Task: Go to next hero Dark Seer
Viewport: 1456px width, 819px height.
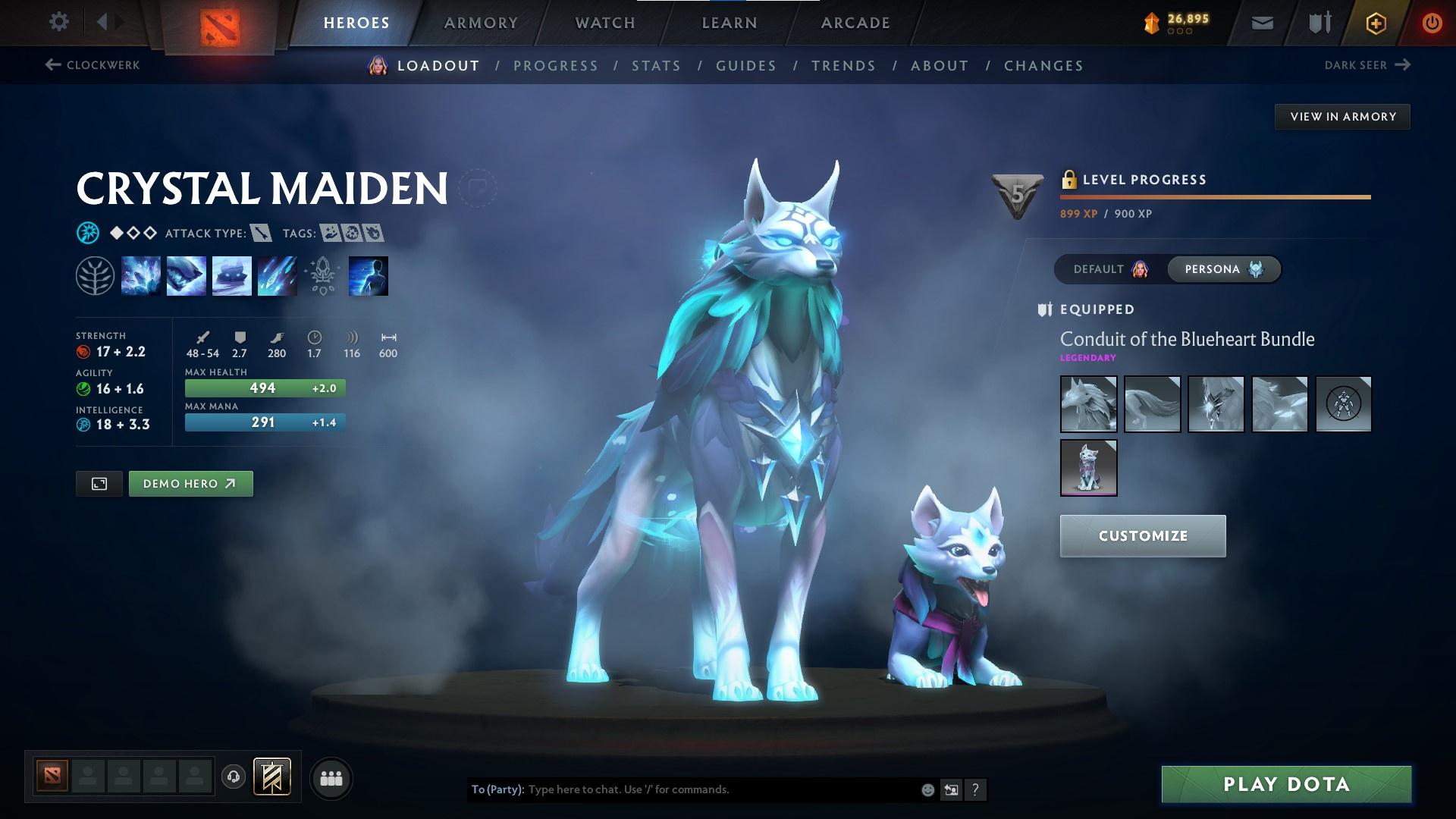Action: click(x=1367, y=65)
